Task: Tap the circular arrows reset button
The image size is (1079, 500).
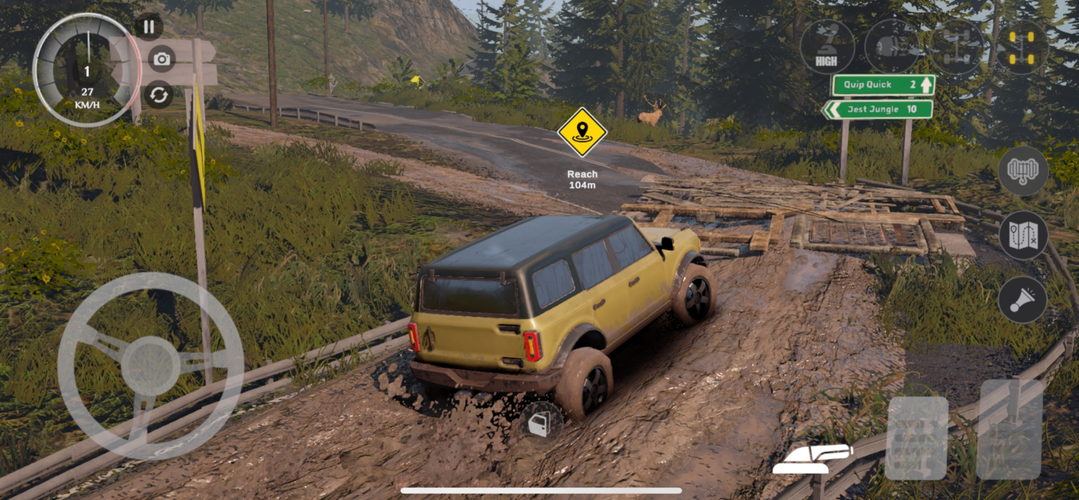Action: pos(159,95)
